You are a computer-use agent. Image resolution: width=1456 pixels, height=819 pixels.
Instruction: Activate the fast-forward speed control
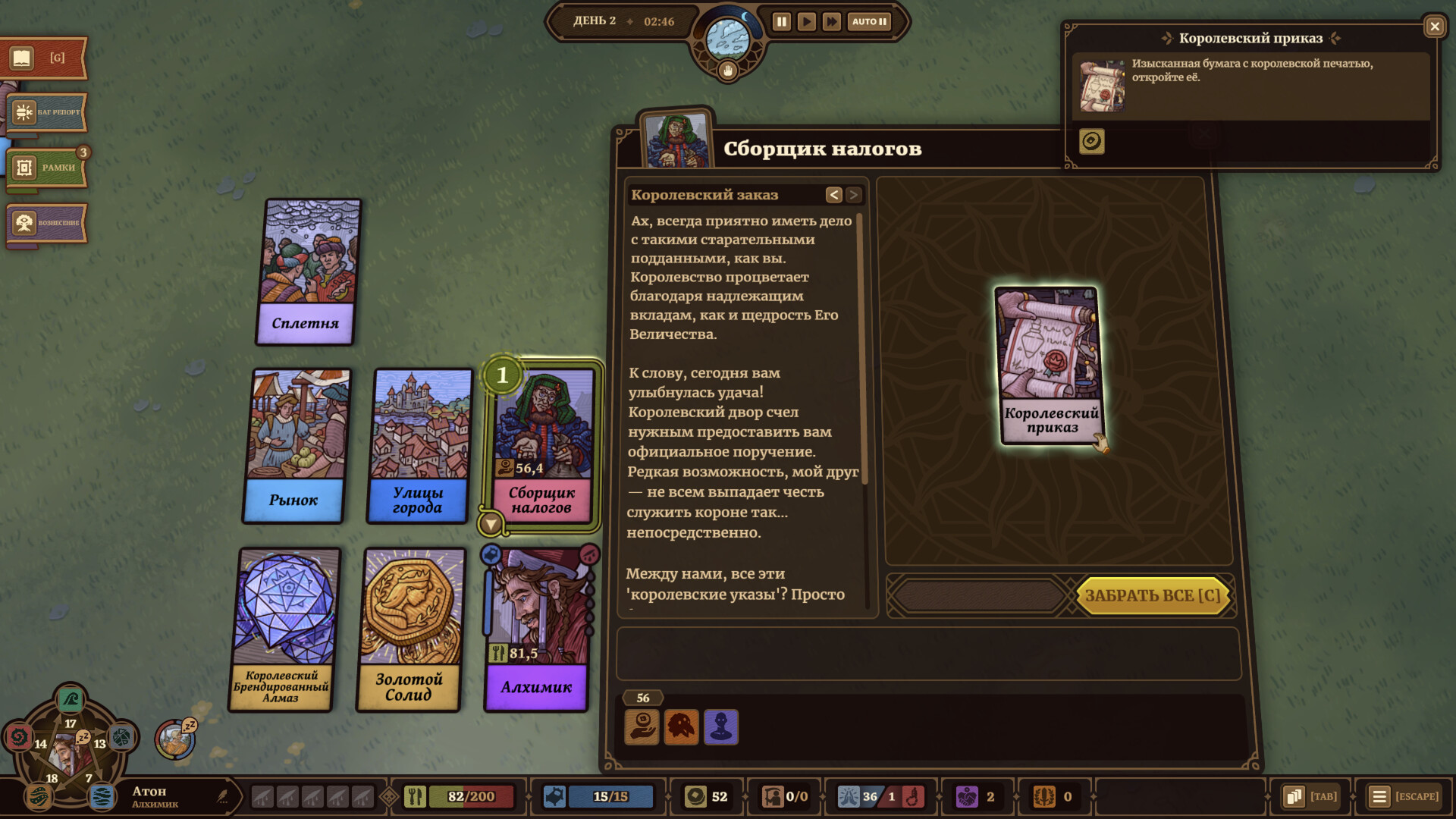[832, 22]
